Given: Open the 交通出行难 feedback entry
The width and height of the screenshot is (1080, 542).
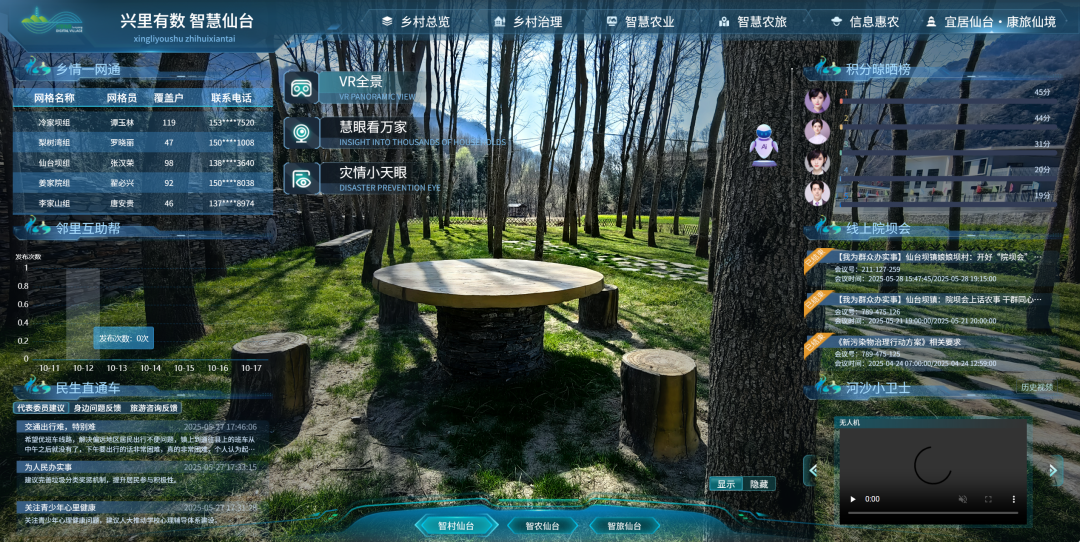Looking at the screenshot, I should [x=60, y=427].
